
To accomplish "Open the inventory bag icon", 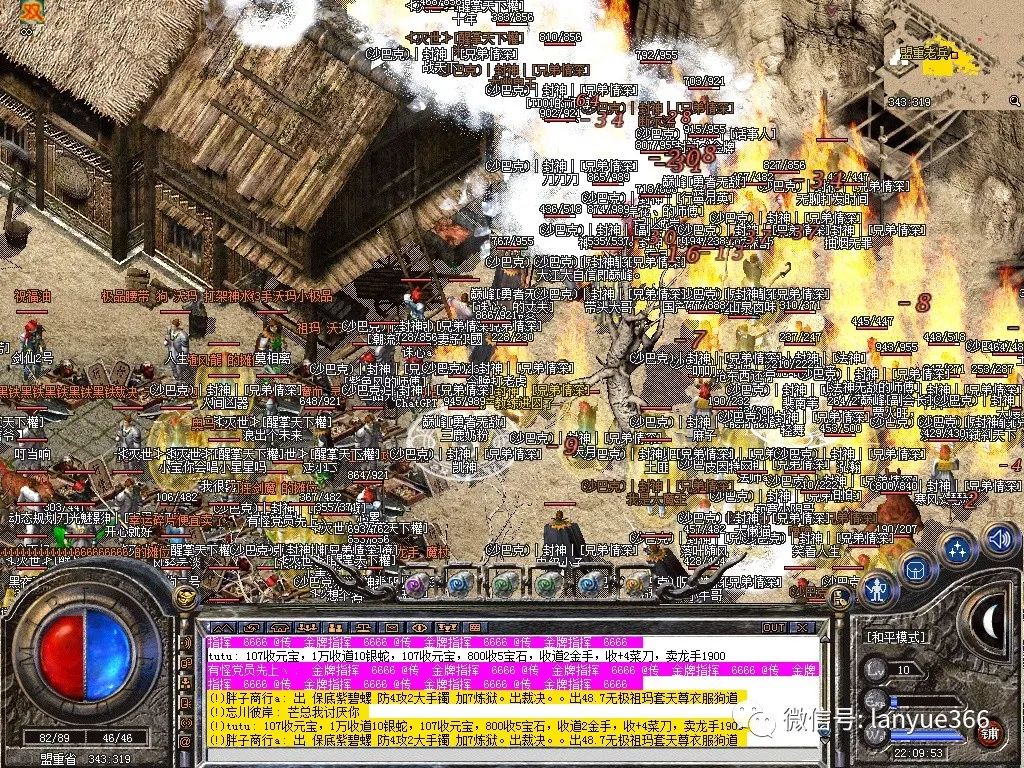I will tap(915, 571).
